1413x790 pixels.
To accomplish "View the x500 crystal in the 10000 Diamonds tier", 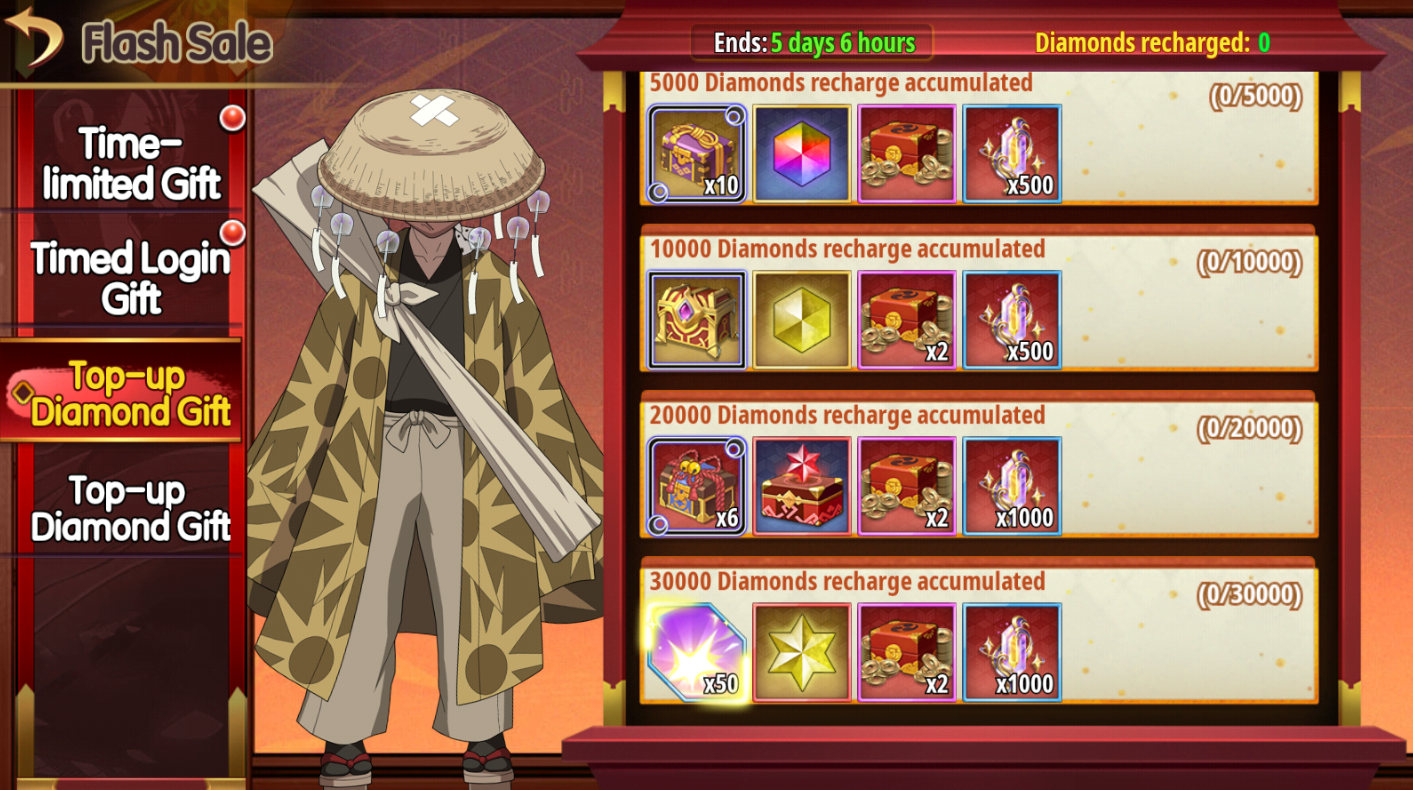I will pyautogui.click(x=1012, y=320).
